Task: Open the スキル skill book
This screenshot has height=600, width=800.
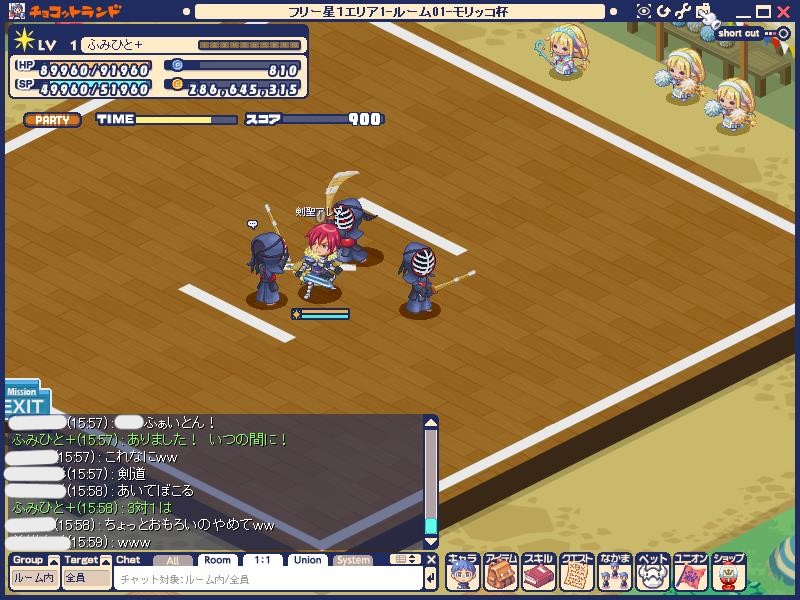Action: (x=538, y=572)
